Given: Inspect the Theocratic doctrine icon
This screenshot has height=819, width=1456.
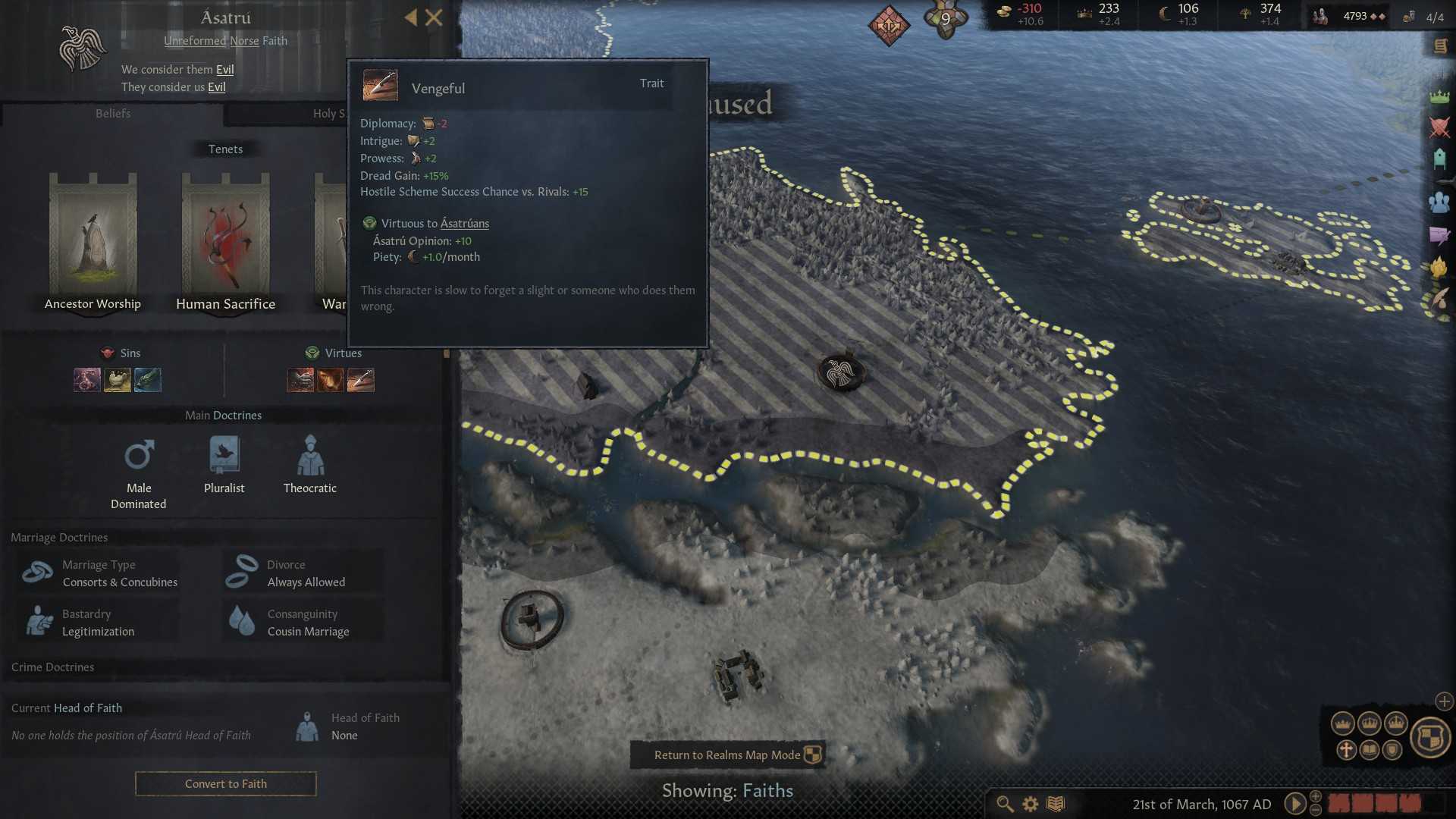Looking at the screenshot, I should click(x=310, y=455).
